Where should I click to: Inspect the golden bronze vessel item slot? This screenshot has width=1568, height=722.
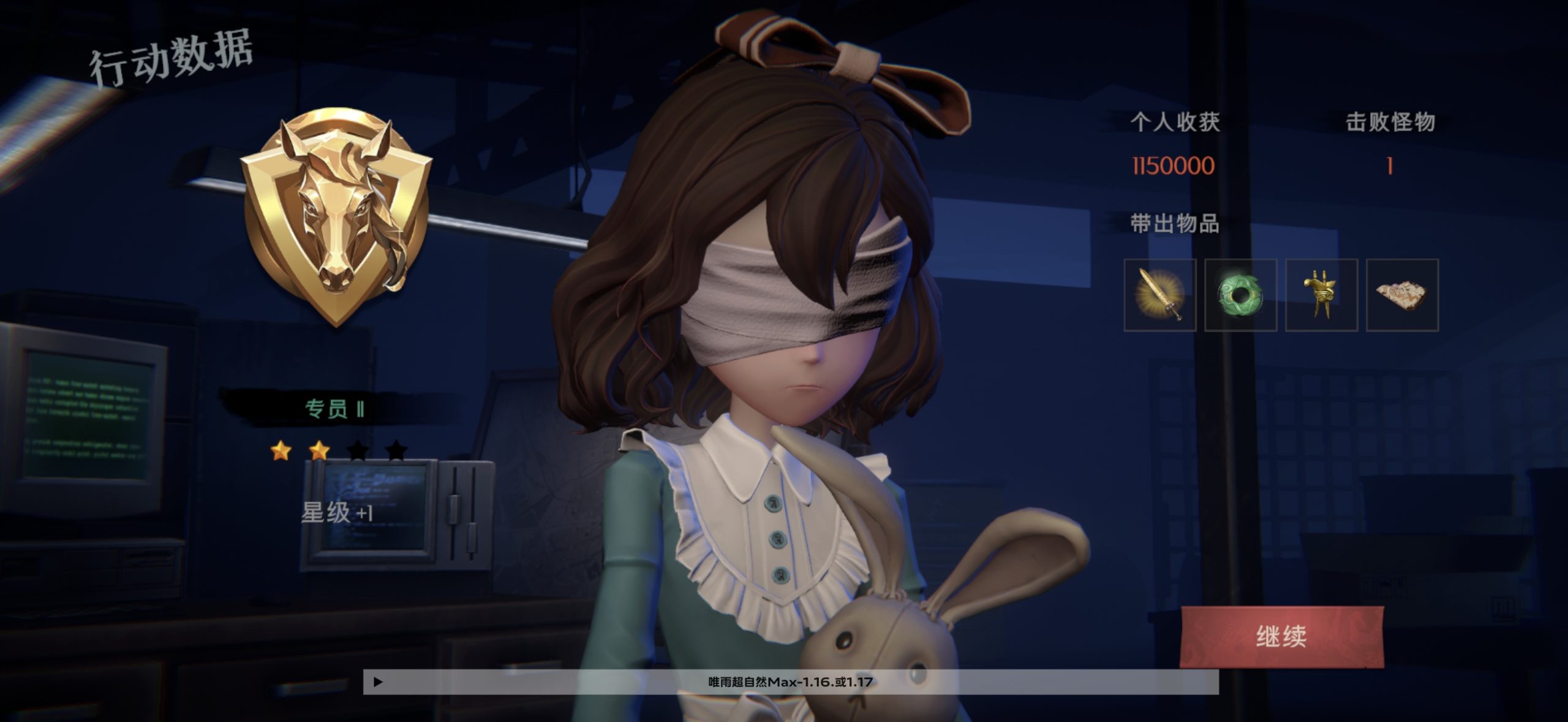[x=1321, y=295]
